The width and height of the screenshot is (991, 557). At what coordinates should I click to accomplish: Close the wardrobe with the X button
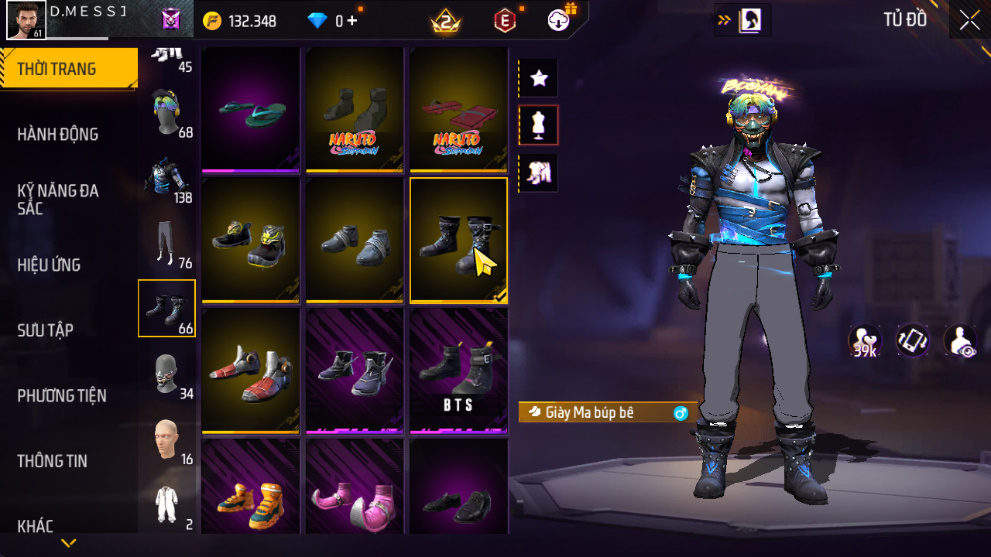969,20
